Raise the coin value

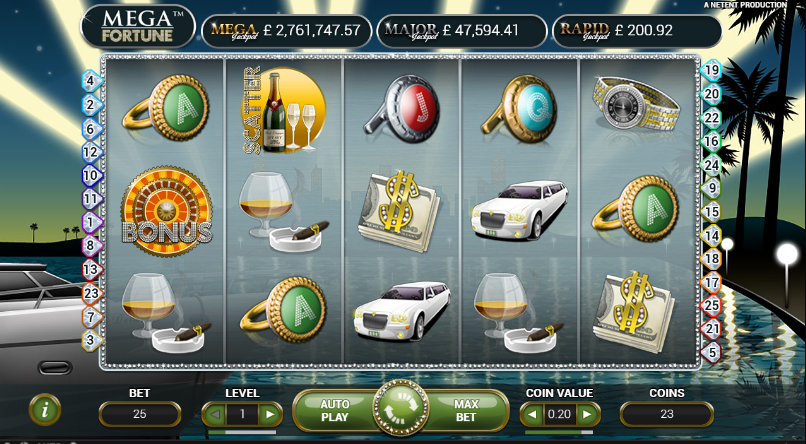pyautogui.click(x=589, y=414)
